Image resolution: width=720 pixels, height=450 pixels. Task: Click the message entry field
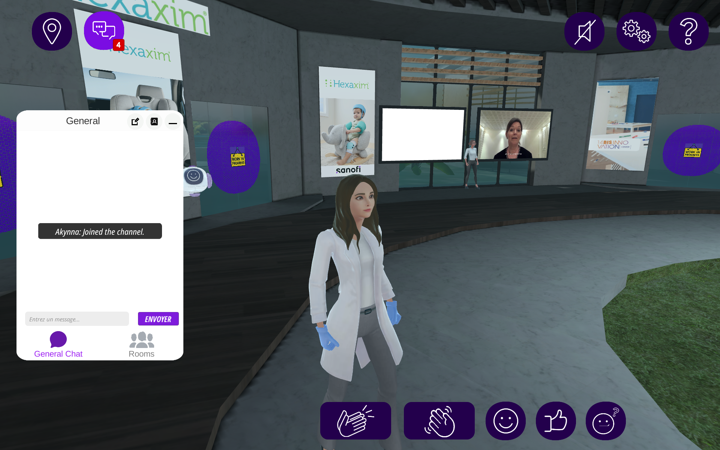coord(77,319)
